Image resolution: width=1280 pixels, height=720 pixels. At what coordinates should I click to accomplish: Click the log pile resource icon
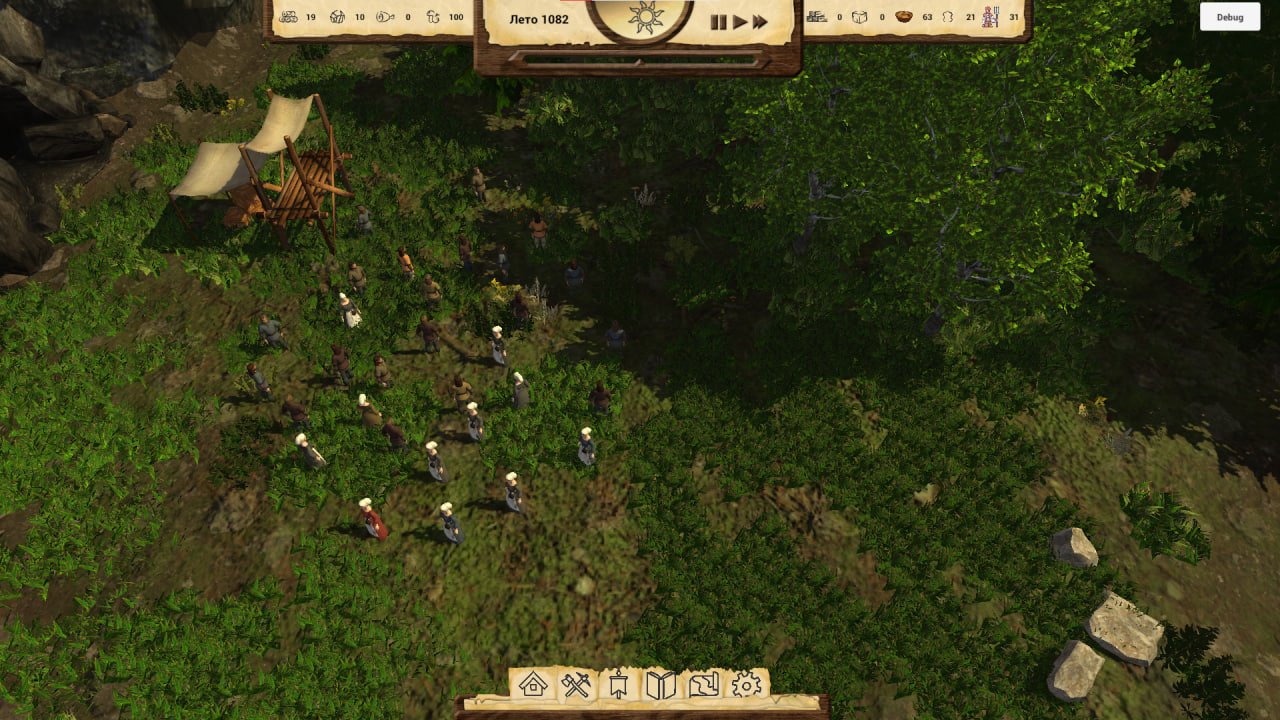[x=288, y=17]
